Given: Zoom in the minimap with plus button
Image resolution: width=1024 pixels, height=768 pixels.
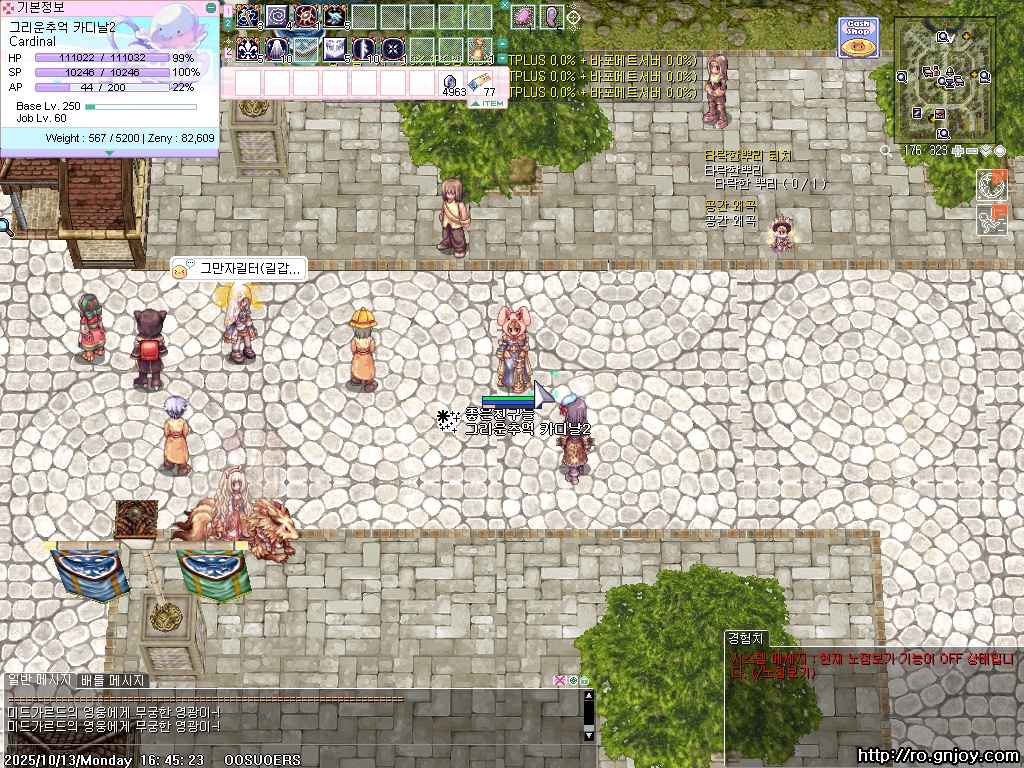Looking at the screenshot, I should click(x=958, y=151).
